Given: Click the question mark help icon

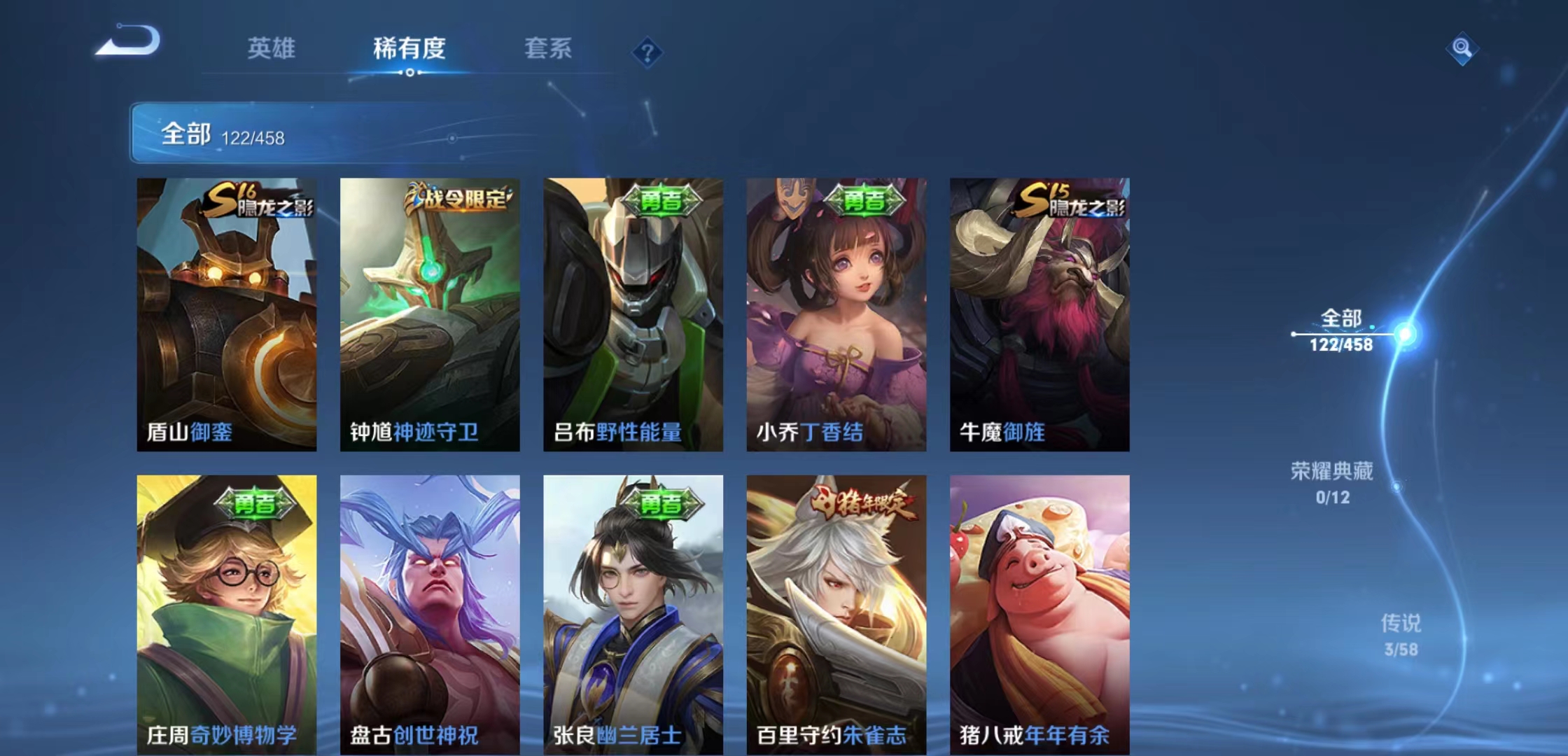Looking at the screenshot, I should 647,50.
